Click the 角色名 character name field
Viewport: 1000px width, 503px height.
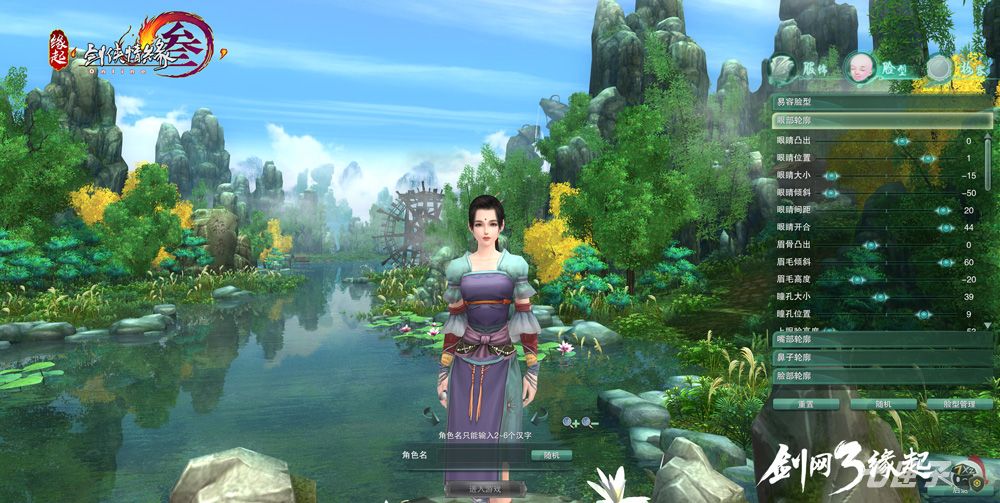coord(483,455)
